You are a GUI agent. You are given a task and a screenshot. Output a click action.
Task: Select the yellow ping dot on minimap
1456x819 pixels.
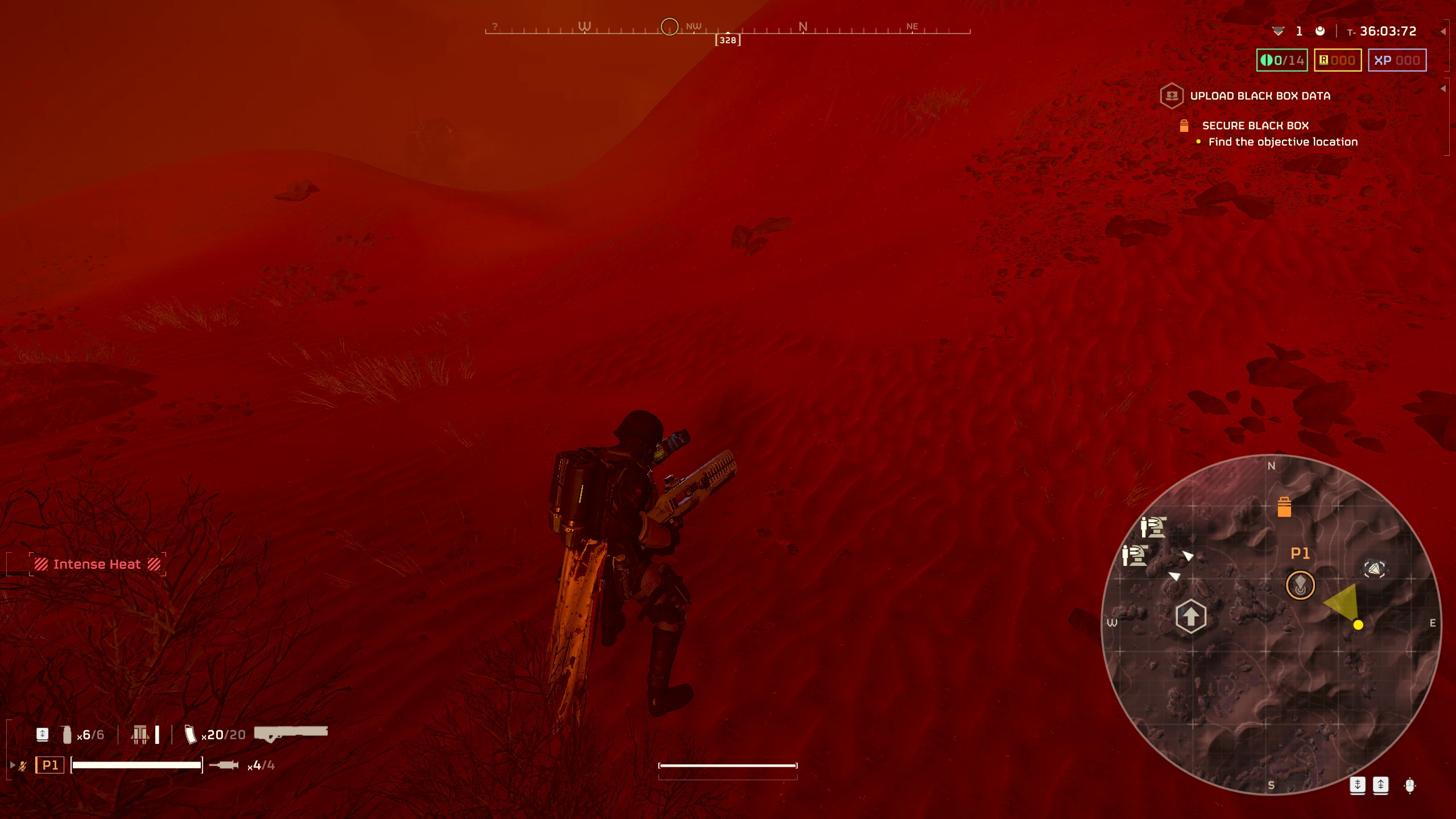click(1358, 625)
